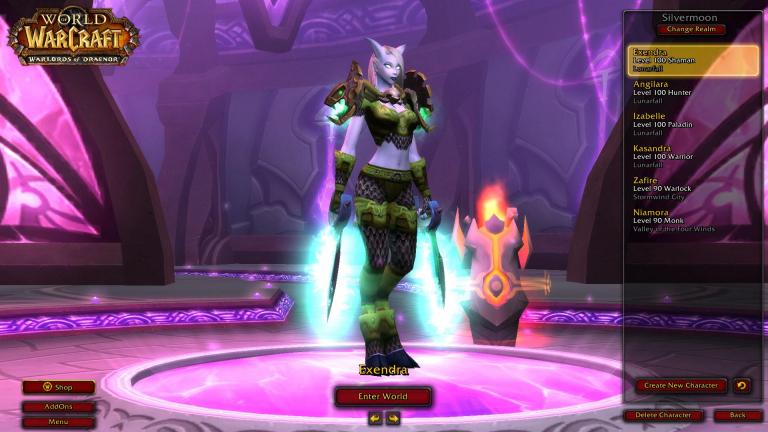768x432 pixels.
Task: Open the Menu button
Action: [59, 422]
